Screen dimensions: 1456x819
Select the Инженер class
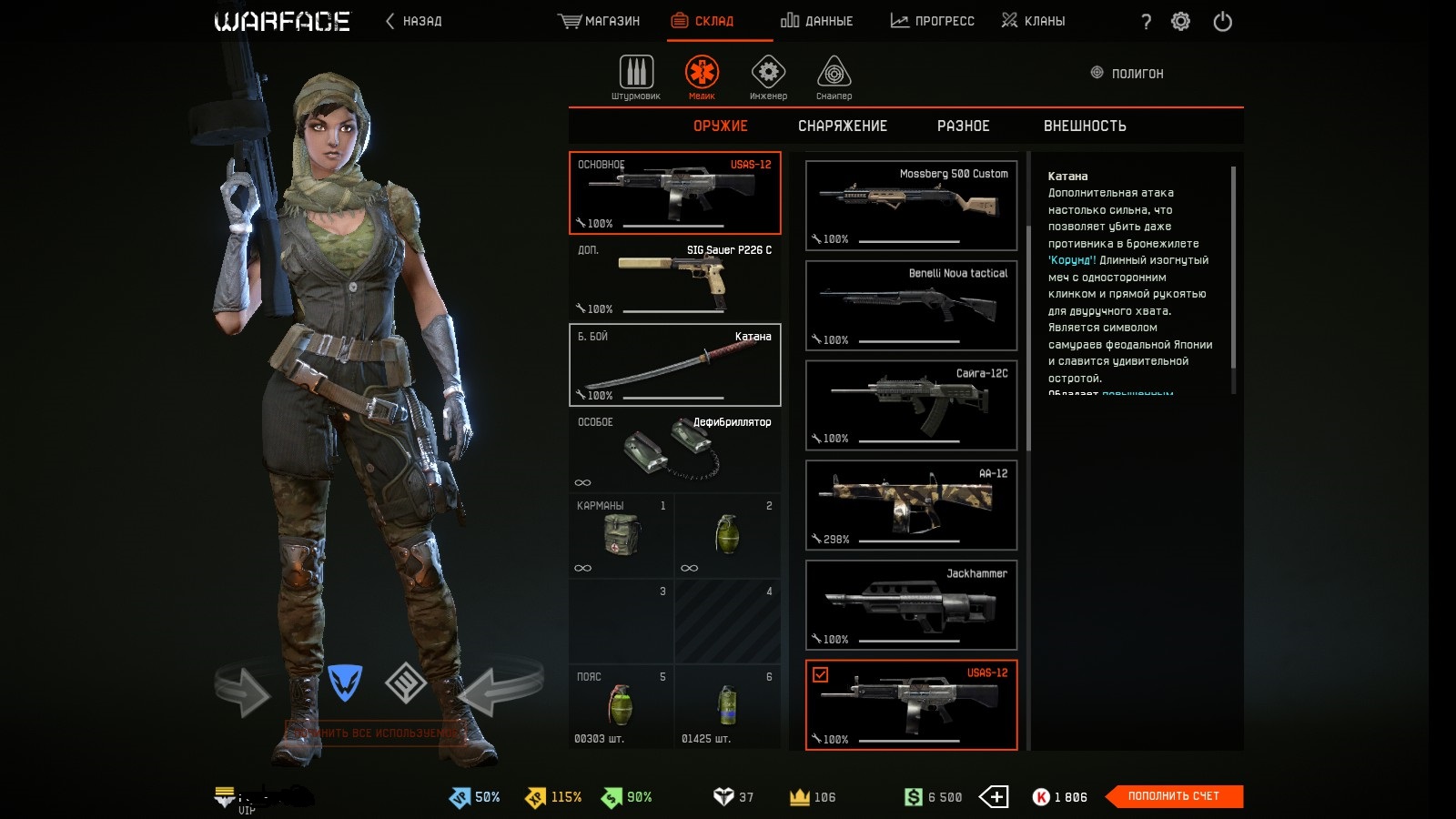pos(768,76)
